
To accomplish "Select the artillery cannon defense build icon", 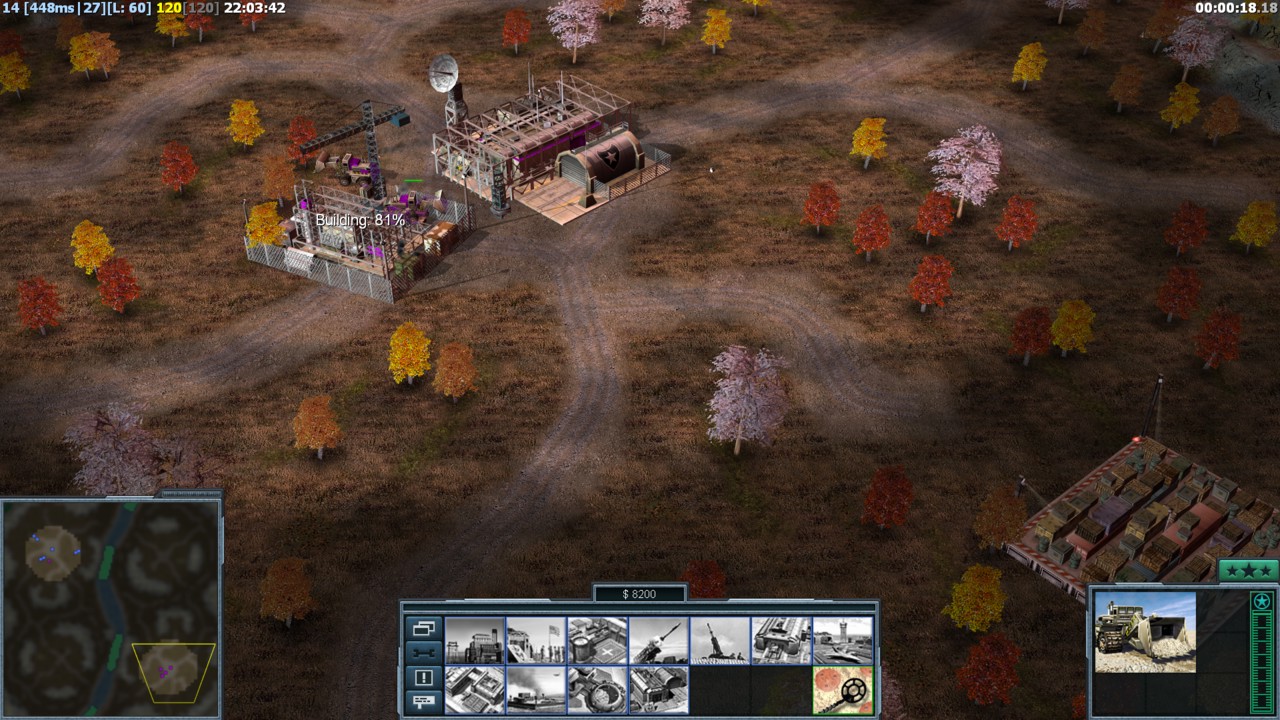I will [719, 640].
